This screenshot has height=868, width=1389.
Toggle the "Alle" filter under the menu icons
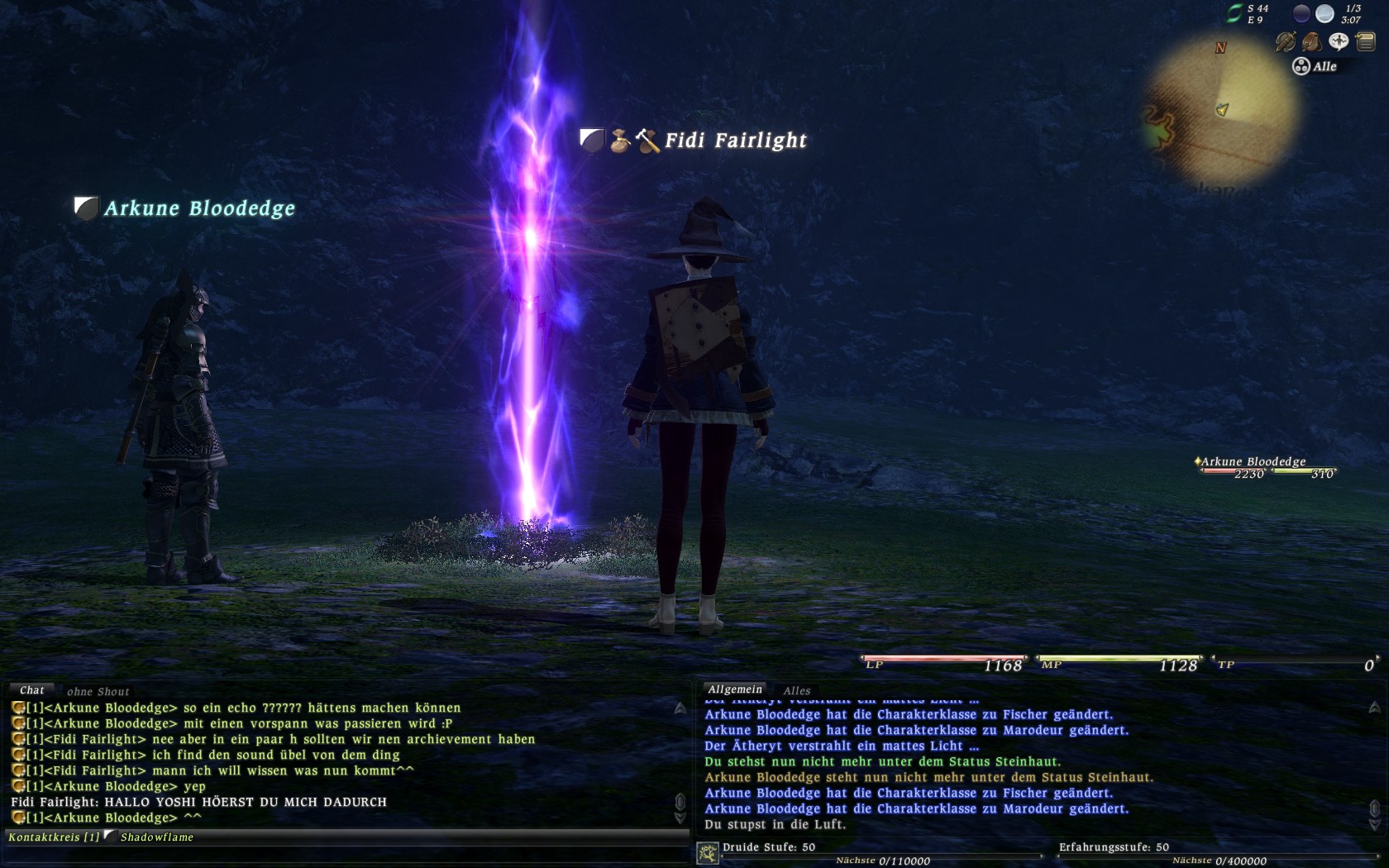click(x=1315, y=66)
